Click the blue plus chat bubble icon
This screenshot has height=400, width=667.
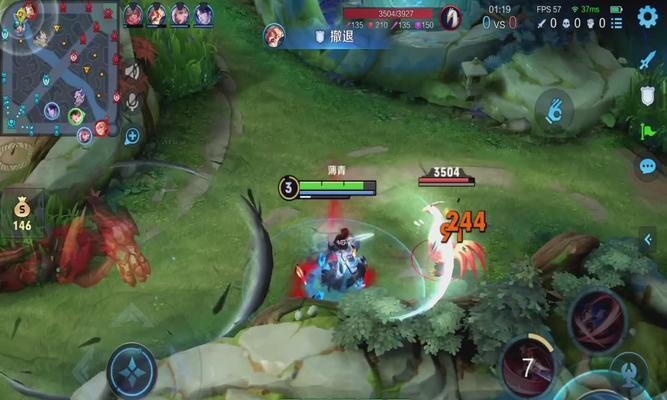(131, 135)
